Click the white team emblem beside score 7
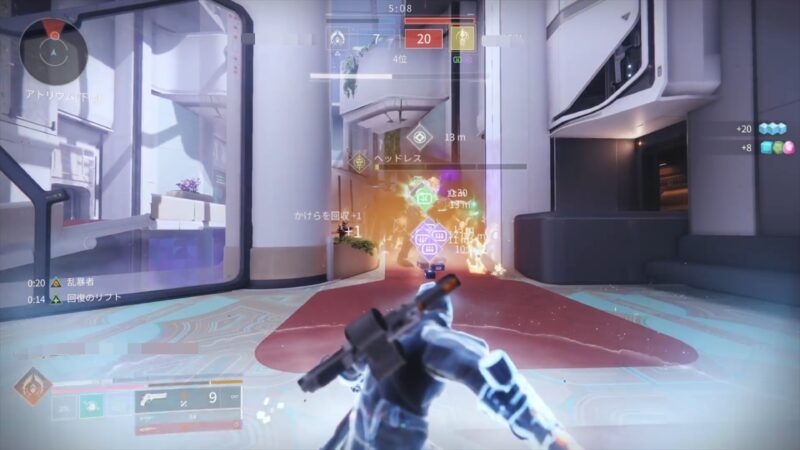The width and height of the screenshot is (800, 450). pyautogui.click(x=338, y=38)
